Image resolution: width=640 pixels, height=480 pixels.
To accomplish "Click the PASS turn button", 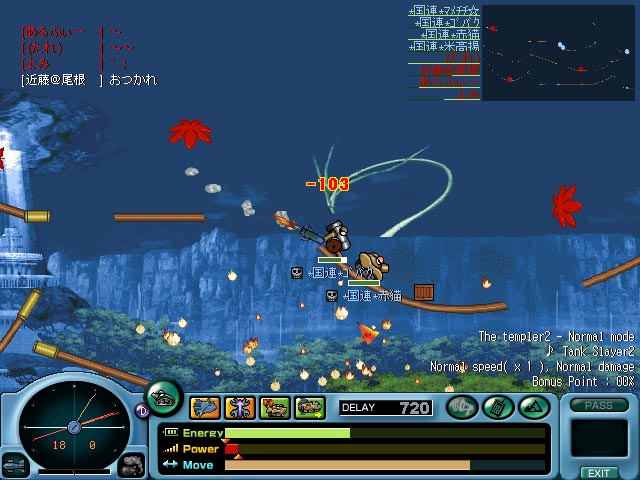I will tap(599, 405).
